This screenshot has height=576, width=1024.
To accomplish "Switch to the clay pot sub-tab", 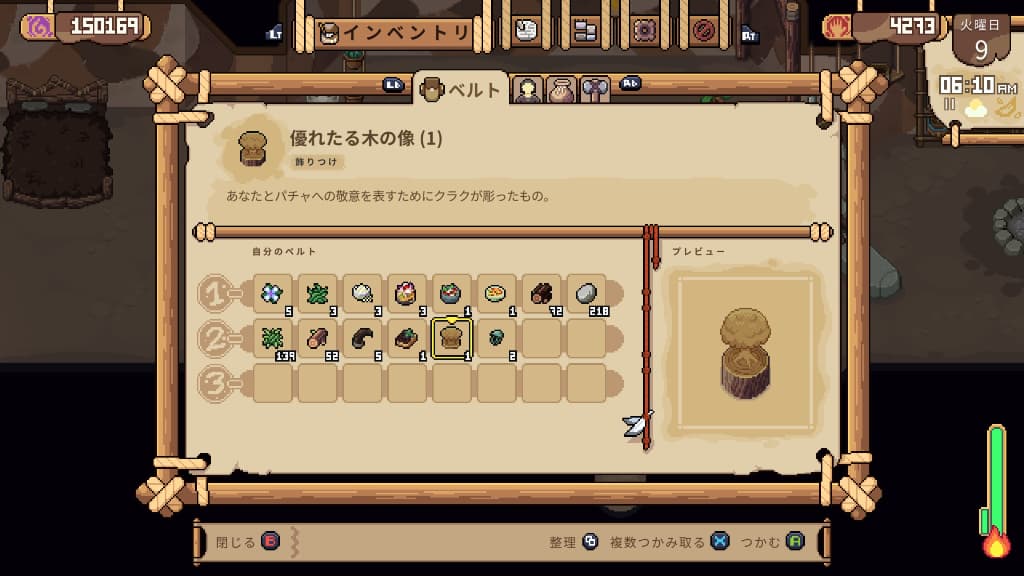I will tap(561, 90).
